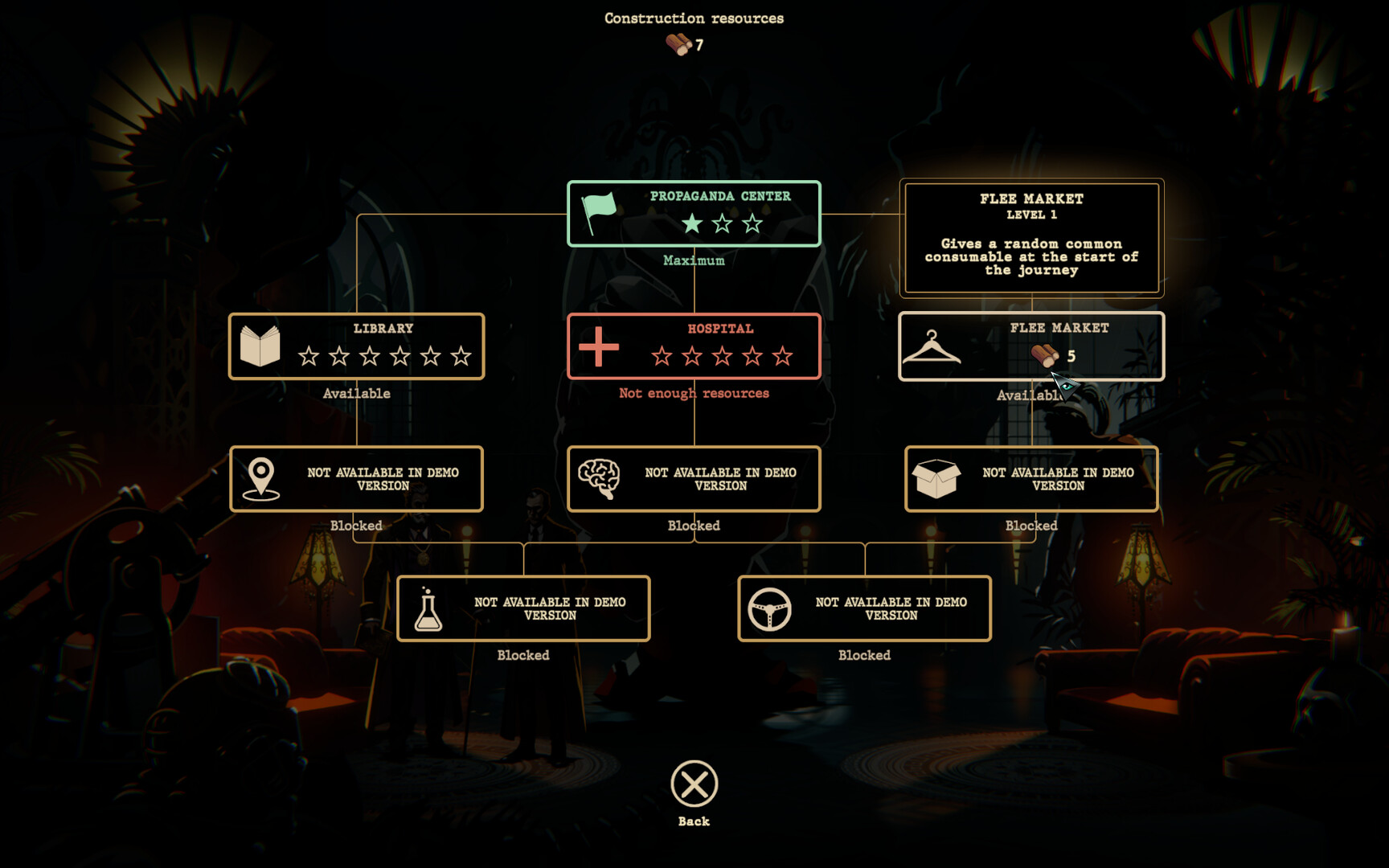
Task: Click the Hospital building card
Action: click(x=693, y=346)
